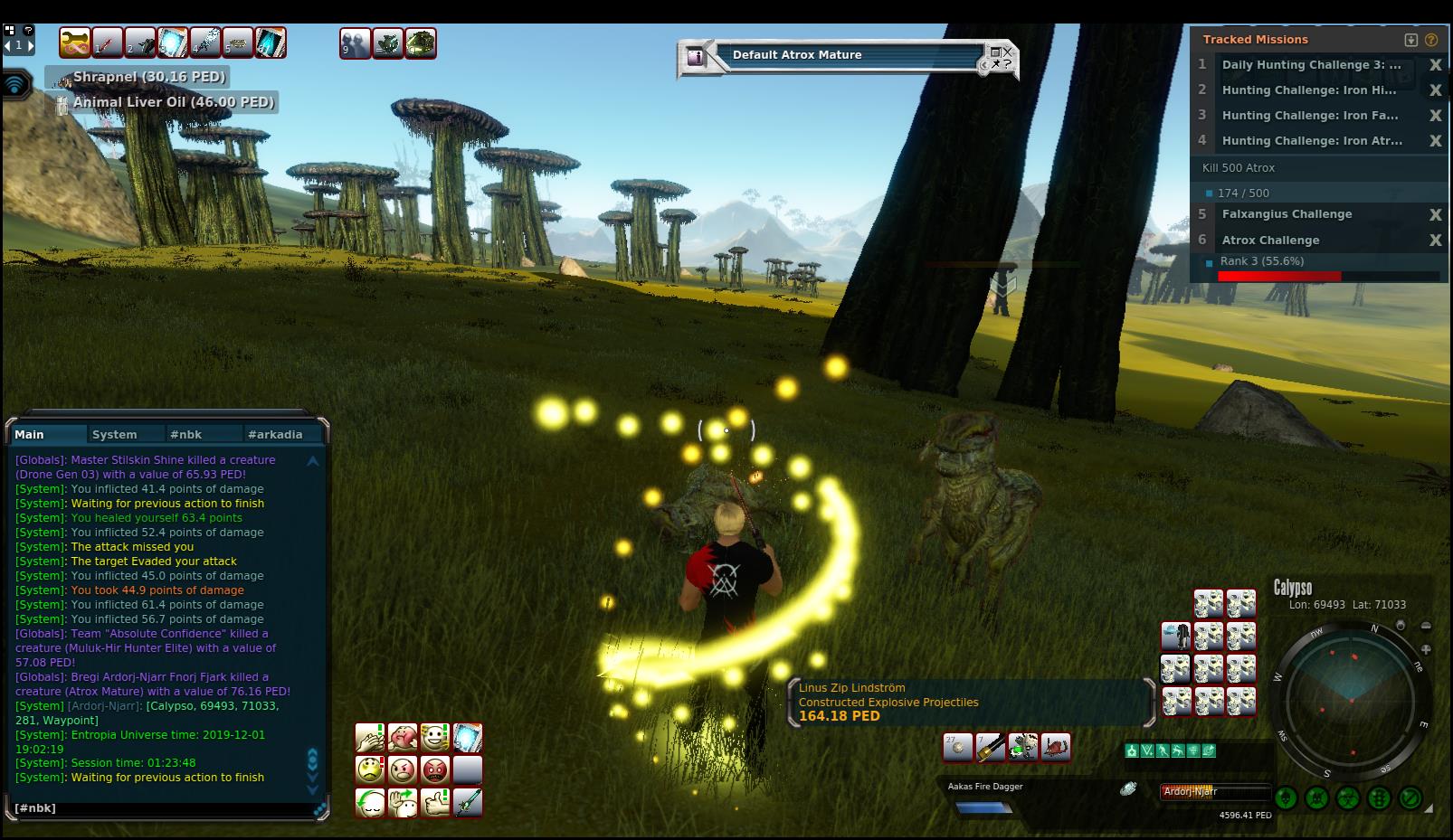Click the chat input field
The width and height of the screenshot is (1453, 840).
(163, 808)
